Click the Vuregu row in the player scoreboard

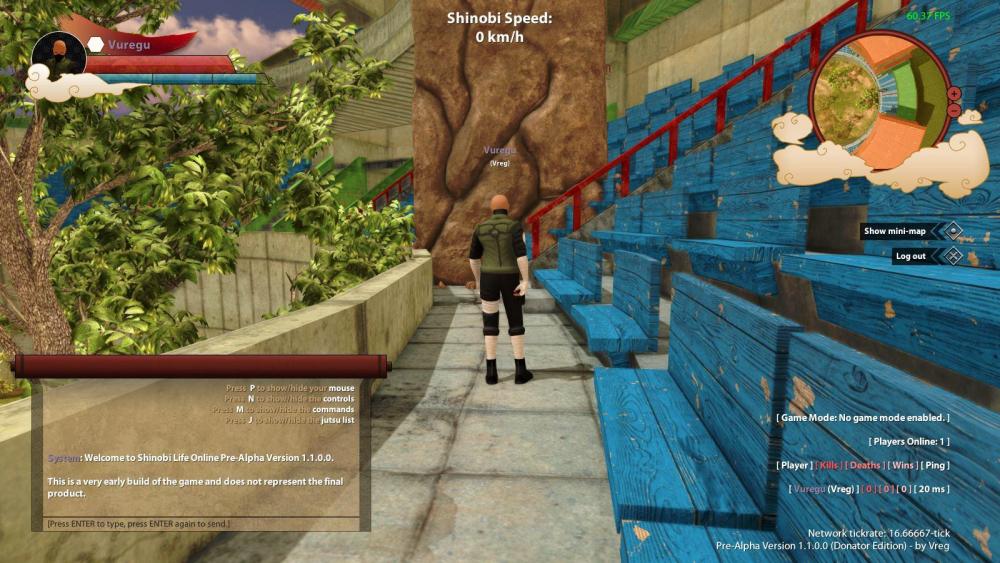pyautogui.click(x=868, y=489)
